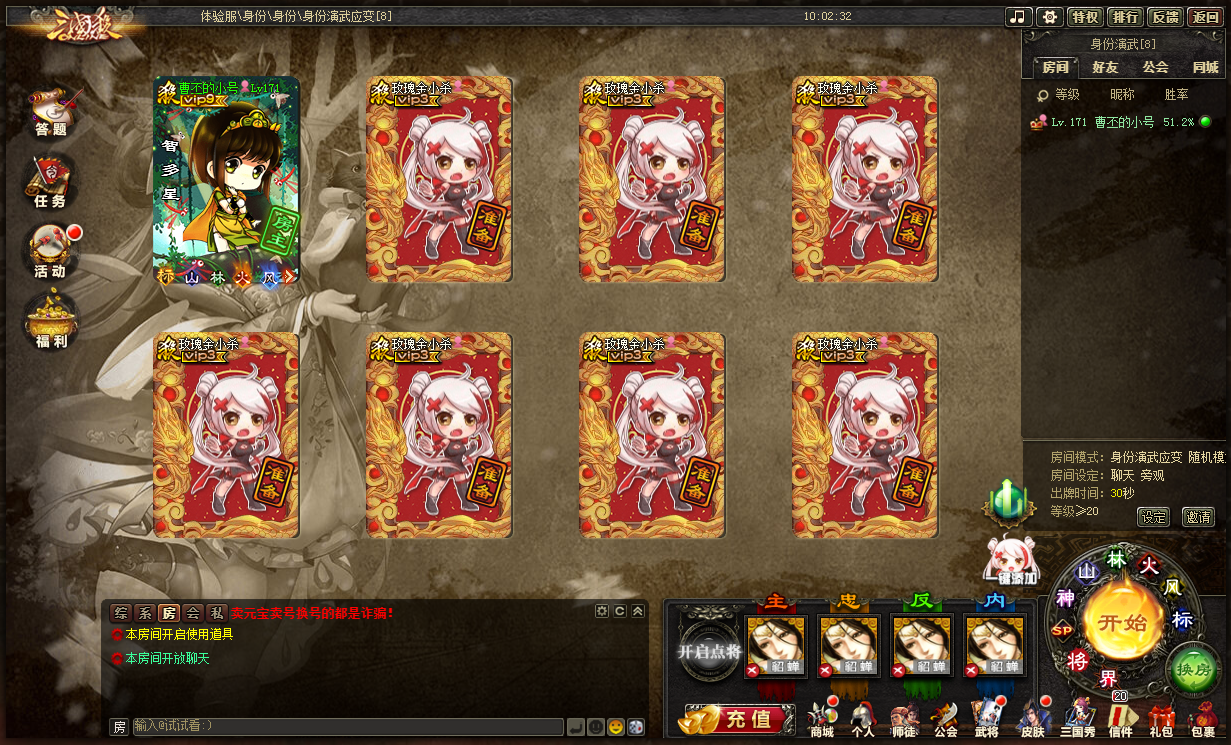Toggle the music note button

(1018, 17)
